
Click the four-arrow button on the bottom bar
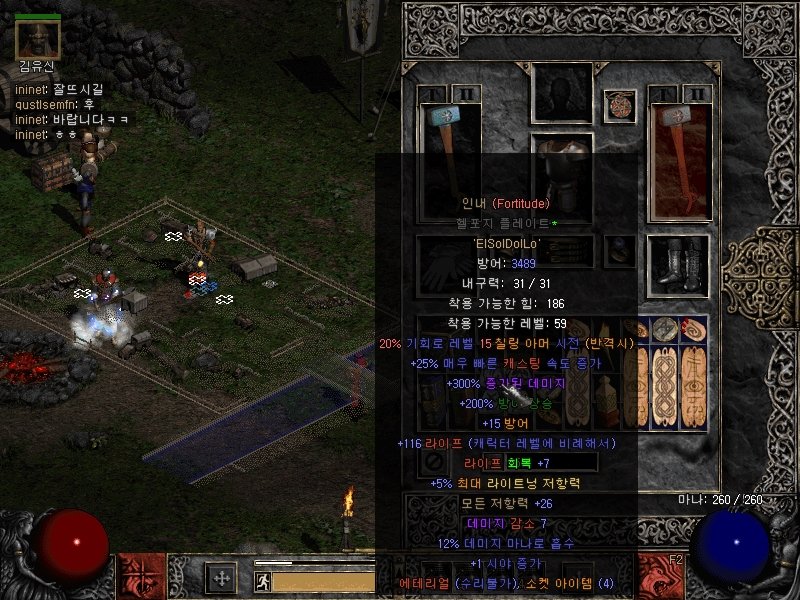pyautogui.click(x=220, y=577)
